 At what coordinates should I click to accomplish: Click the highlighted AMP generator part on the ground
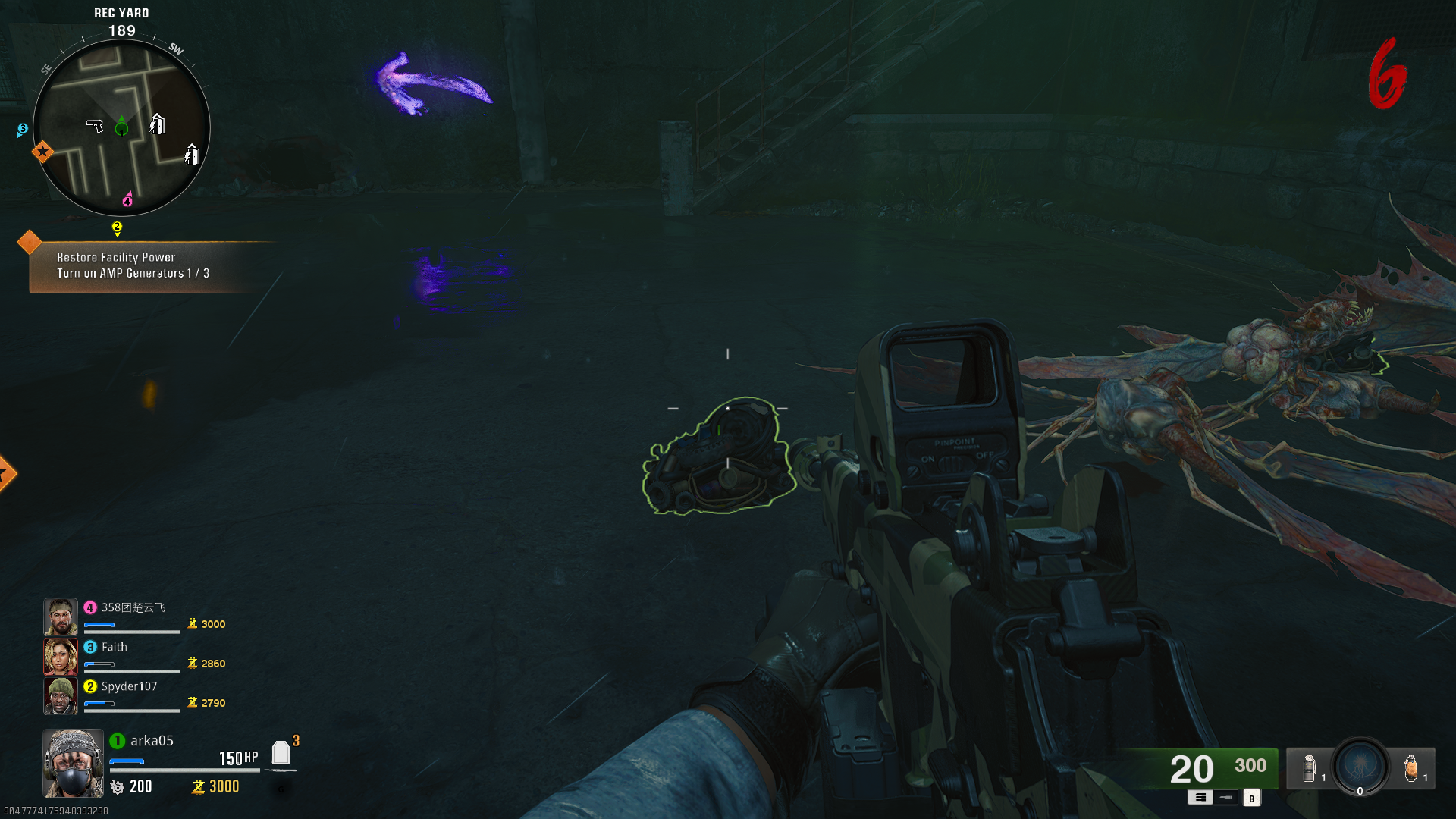[720, 455]
